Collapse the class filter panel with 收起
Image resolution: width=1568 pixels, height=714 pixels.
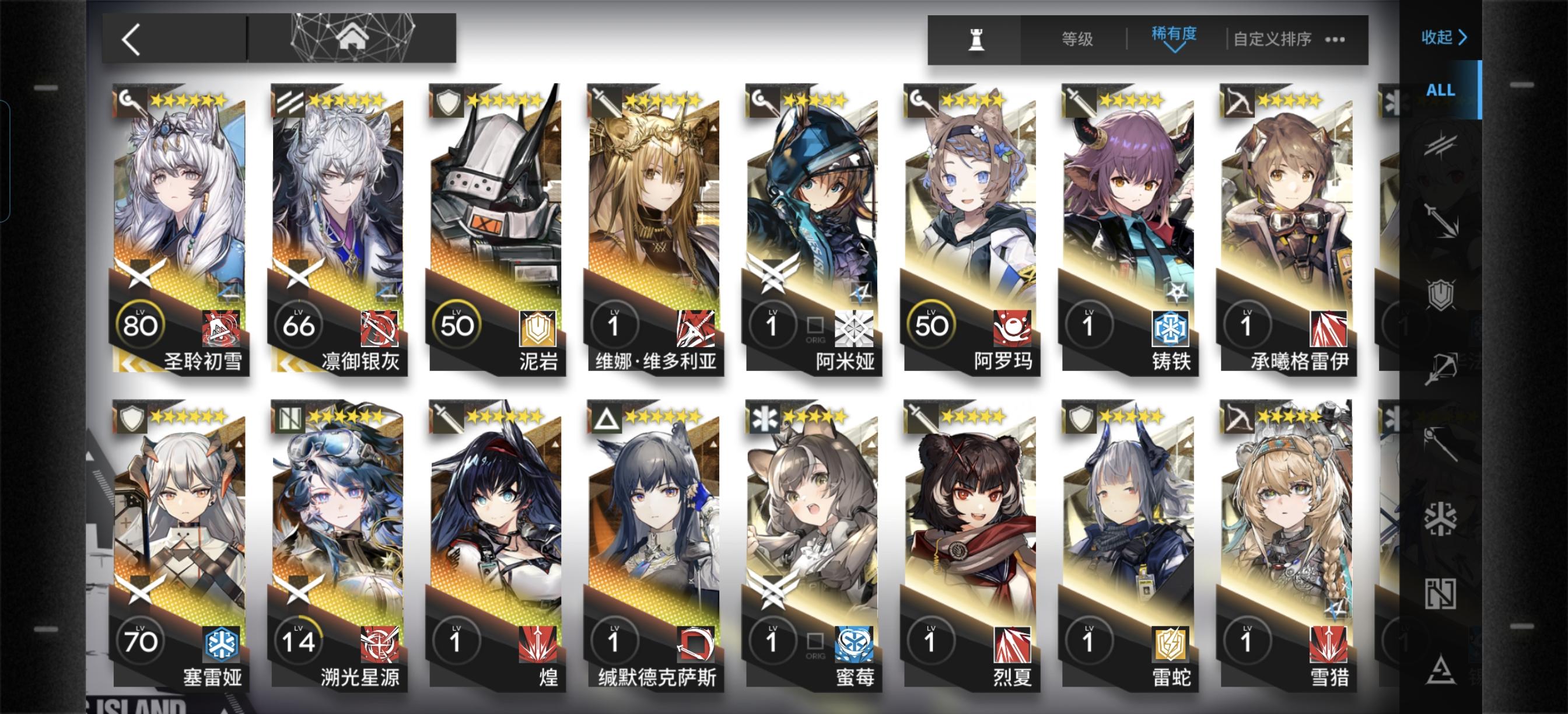coord(1443,37)
